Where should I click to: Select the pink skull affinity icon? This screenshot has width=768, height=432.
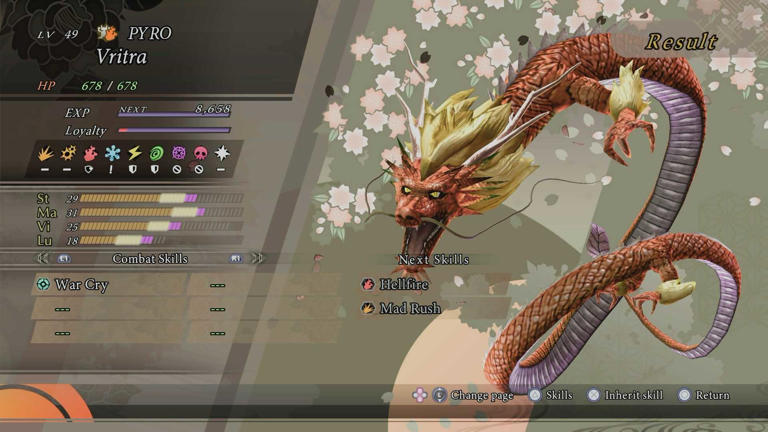pos(199,153)
